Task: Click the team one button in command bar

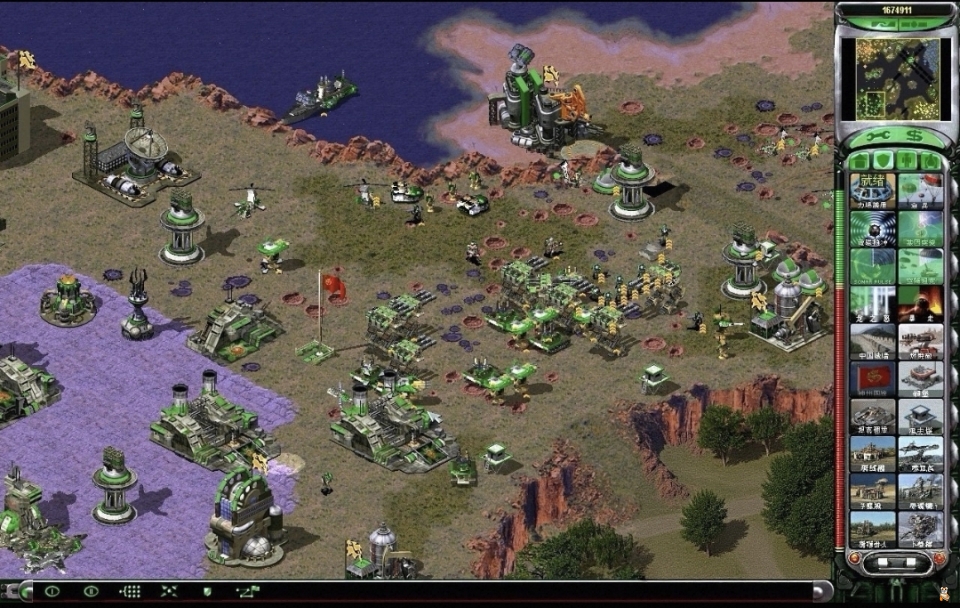Action: pyautogui.click(x=51, y=592)
